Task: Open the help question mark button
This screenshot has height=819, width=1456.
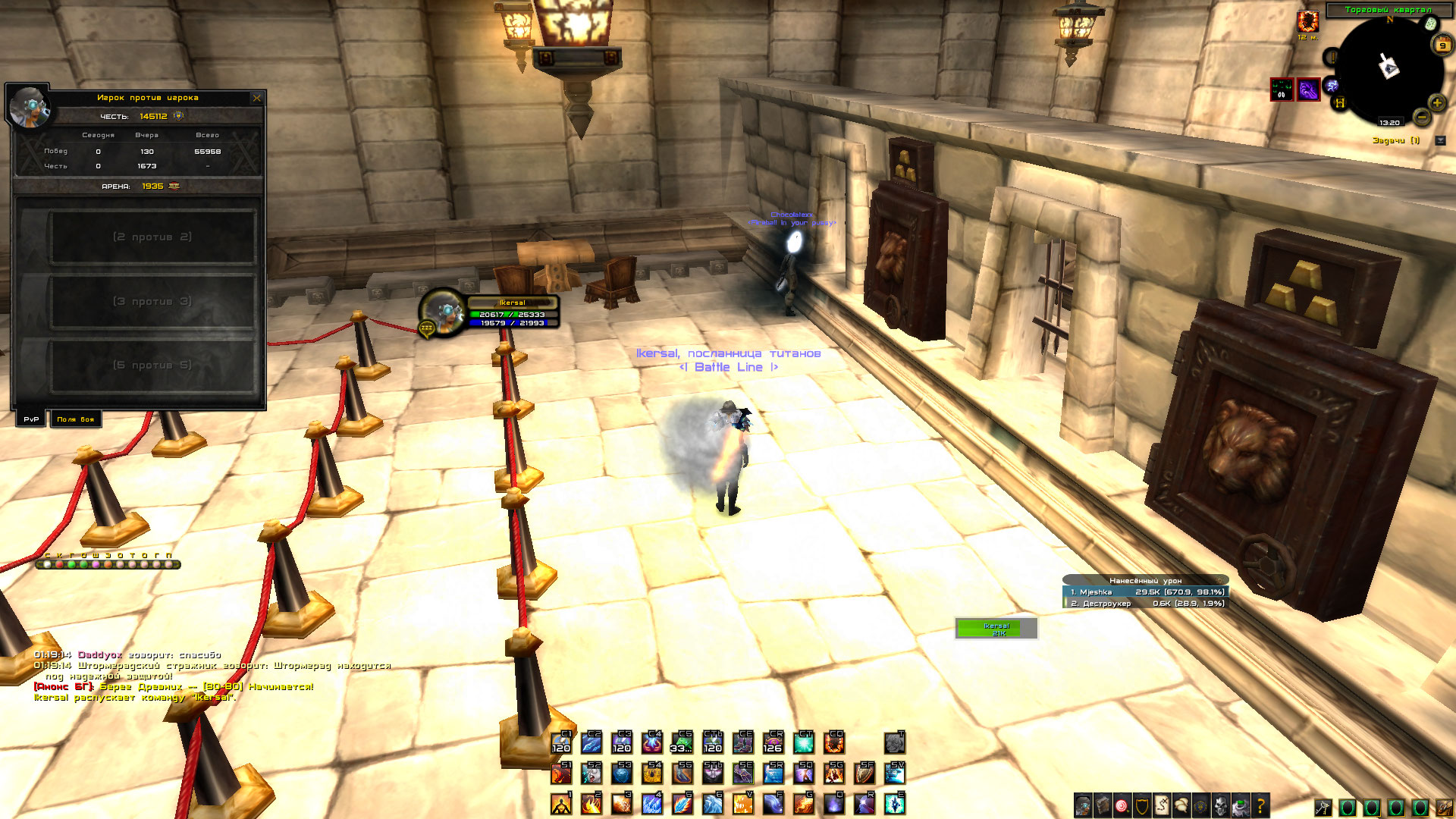Action: pyautogui.click(x=1260, y=805)
